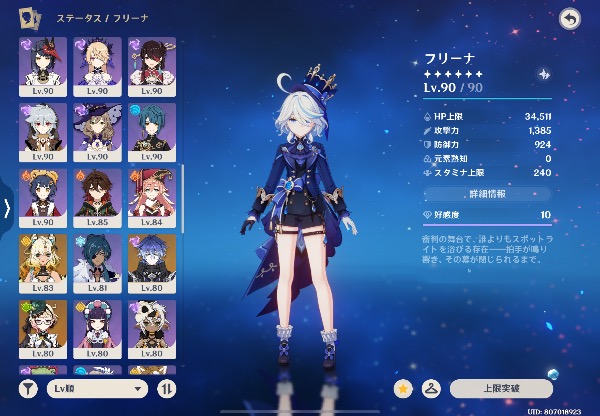Select the witch-hat Lv.90 character
The width and height of the screenshot is (600, 416).
pos(97,127)
